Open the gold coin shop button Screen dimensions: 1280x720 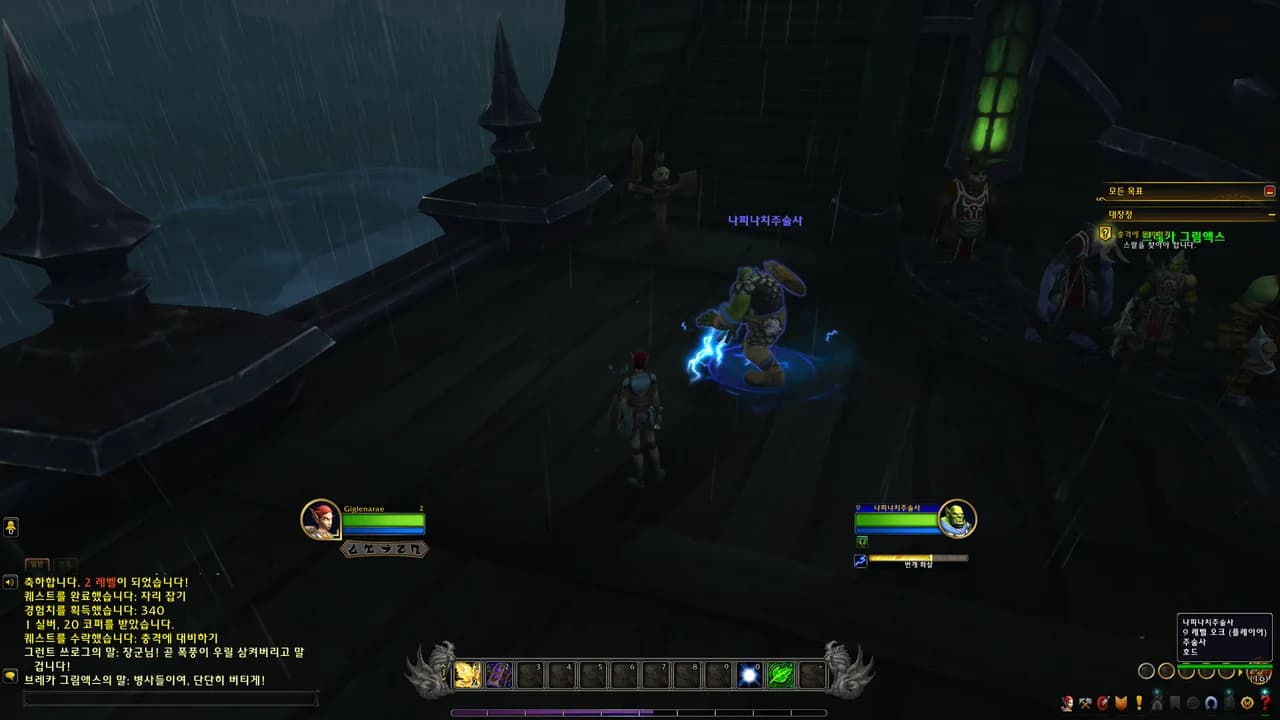click(1247, 703)
